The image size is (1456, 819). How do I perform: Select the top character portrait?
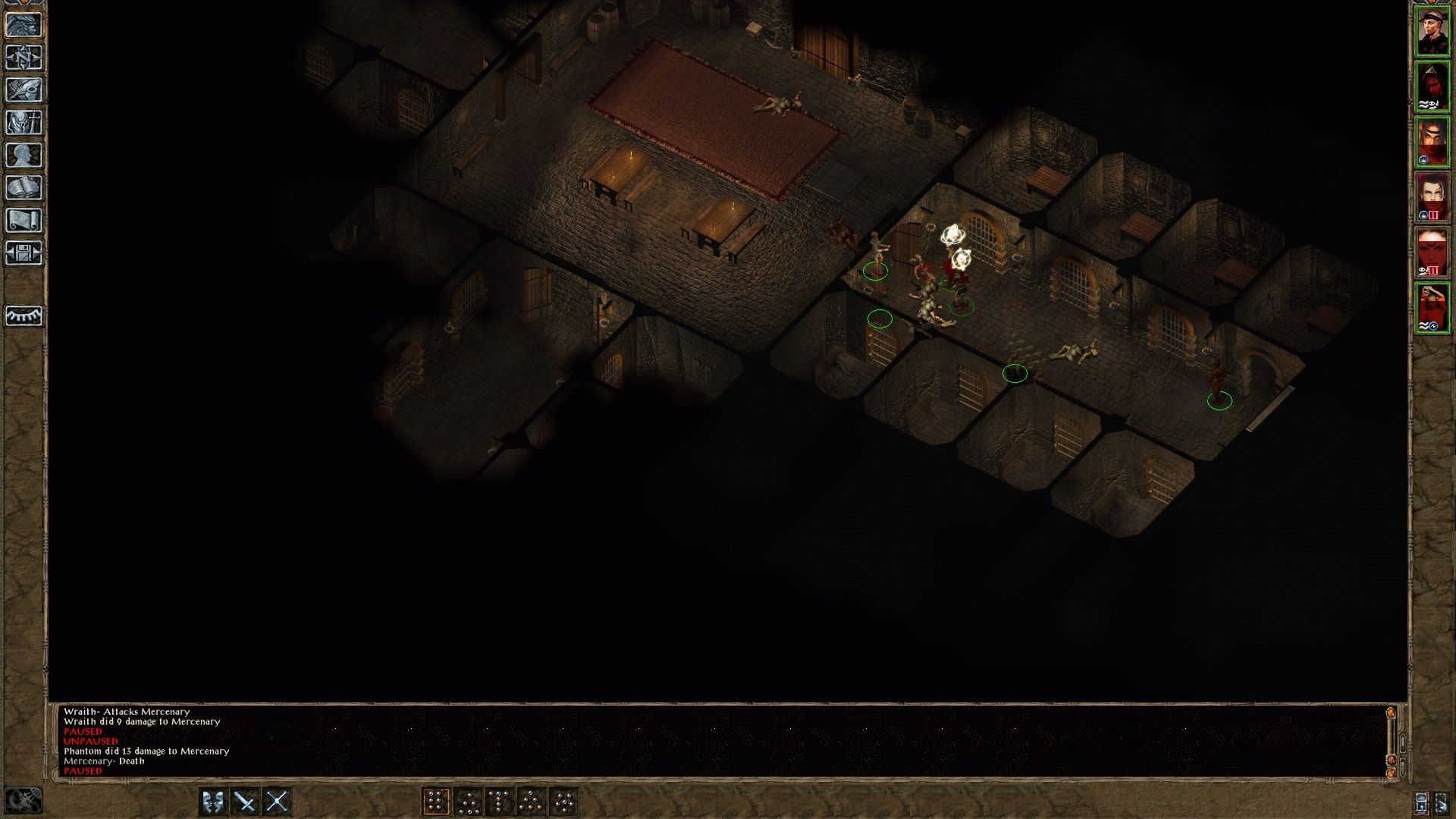click(x=1433, y=32)
